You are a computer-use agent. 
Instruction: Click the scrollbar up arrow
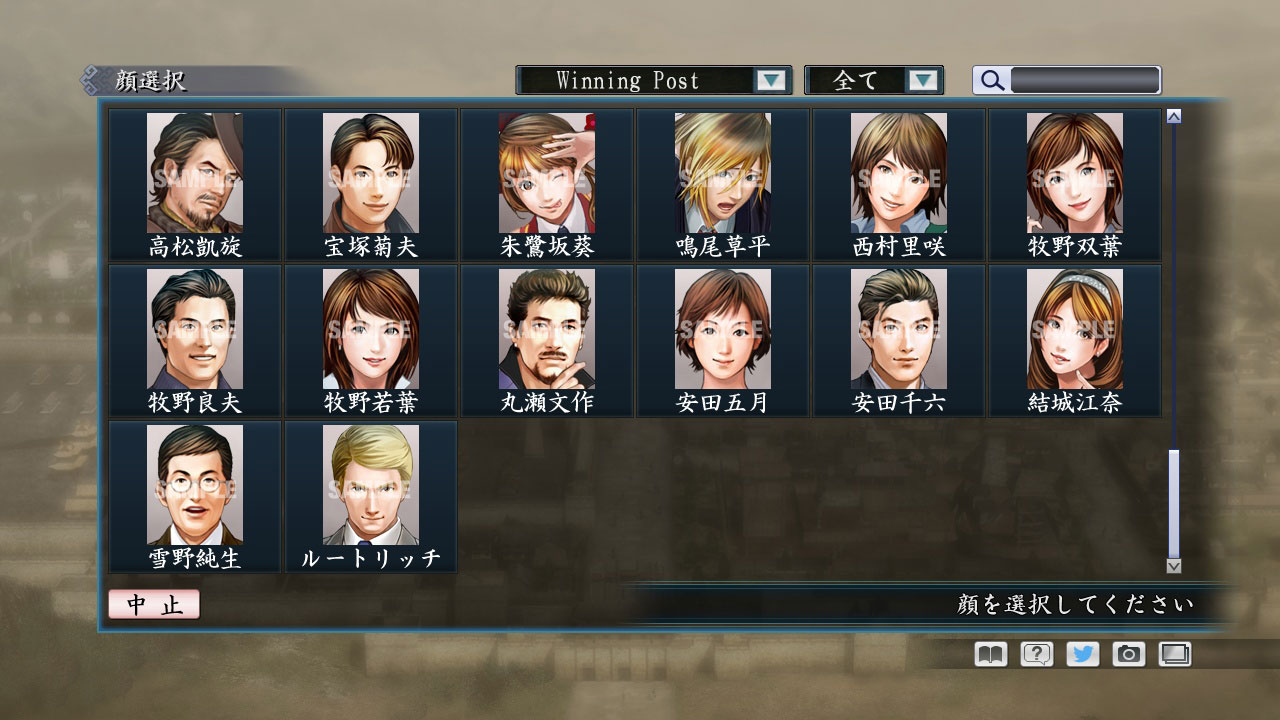[x=1172, y=115]
